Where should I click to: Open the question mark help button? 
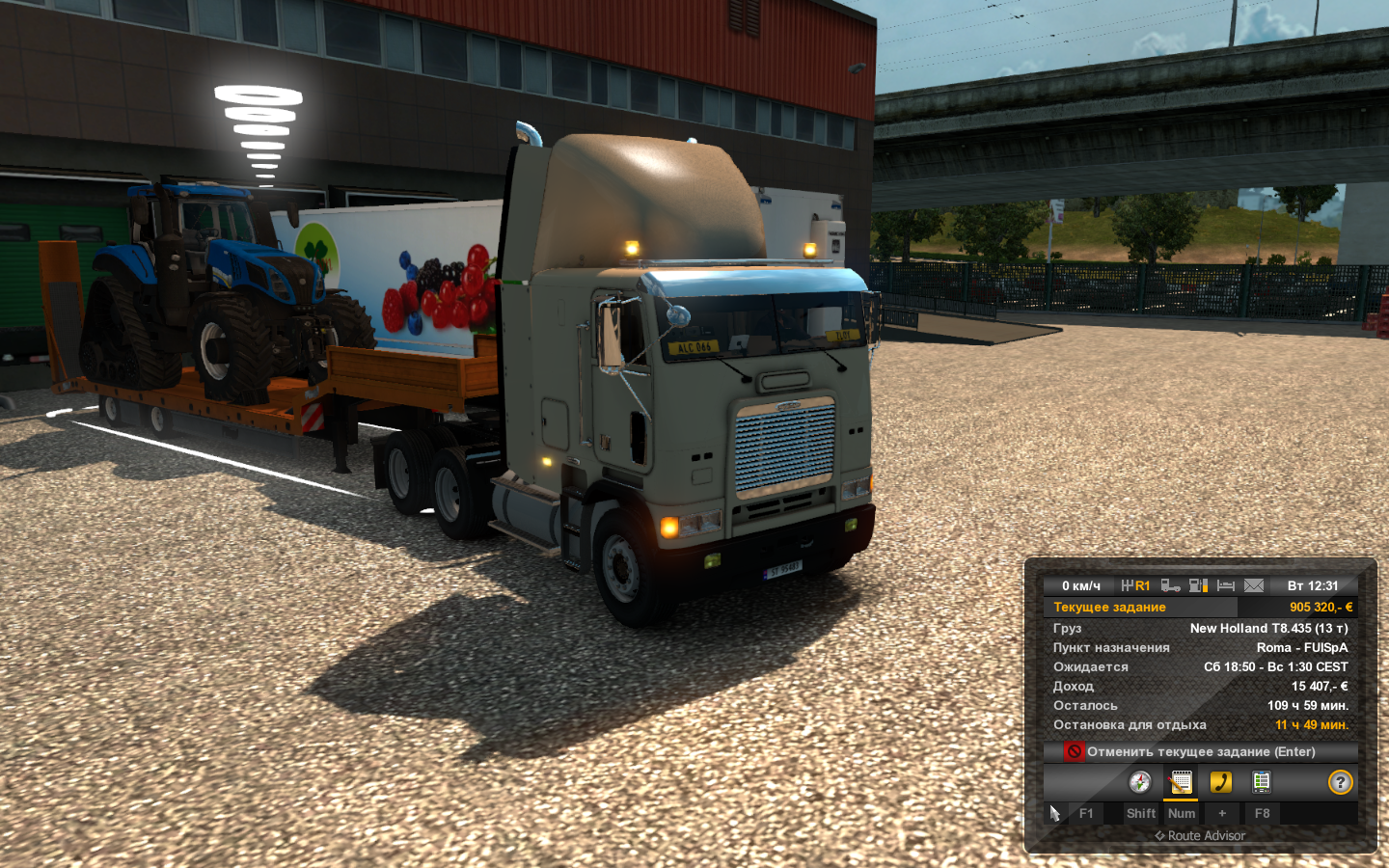click(1340, 782)
